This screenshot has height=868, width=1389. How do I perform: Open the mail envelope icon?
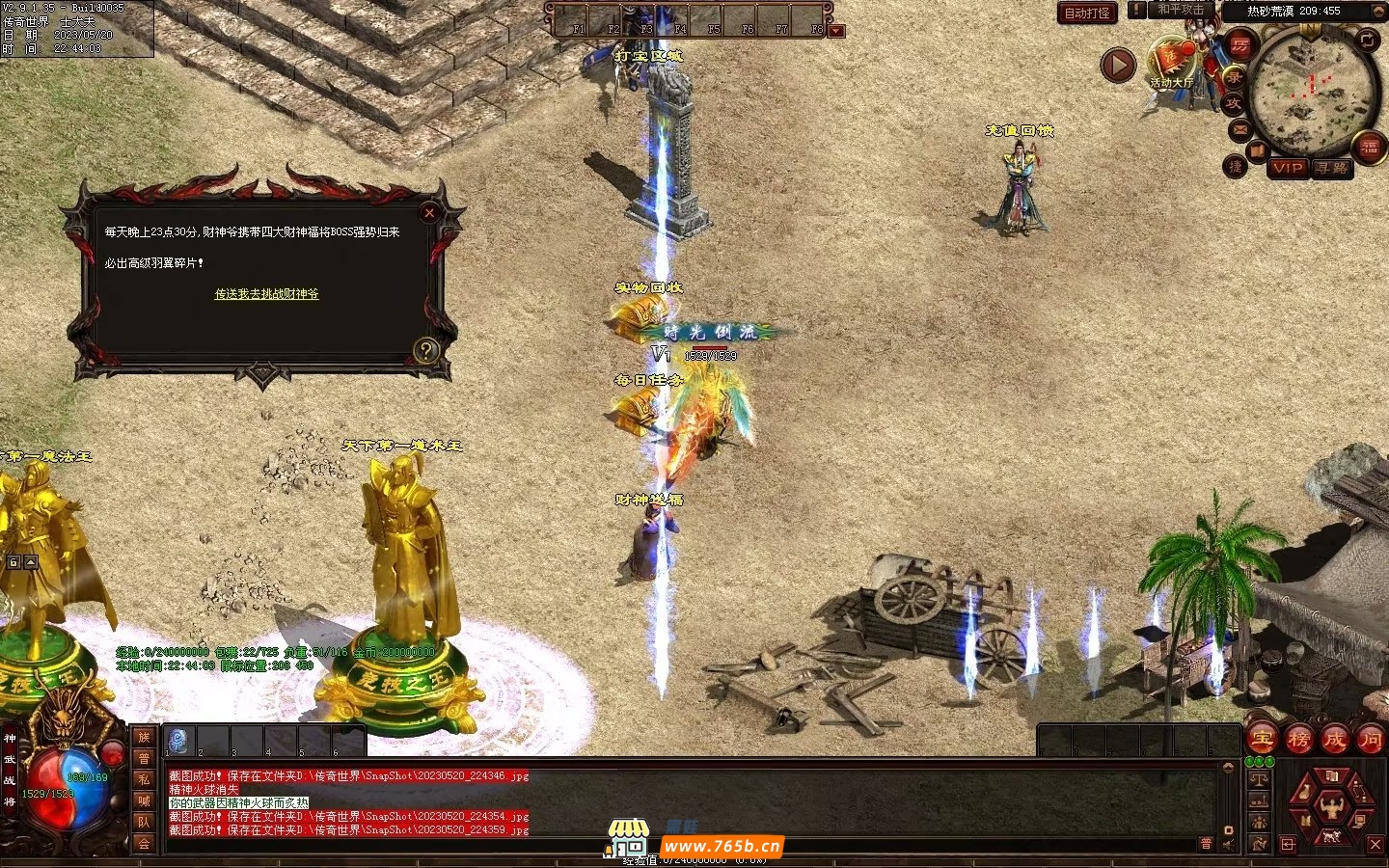pos(1240,129)
